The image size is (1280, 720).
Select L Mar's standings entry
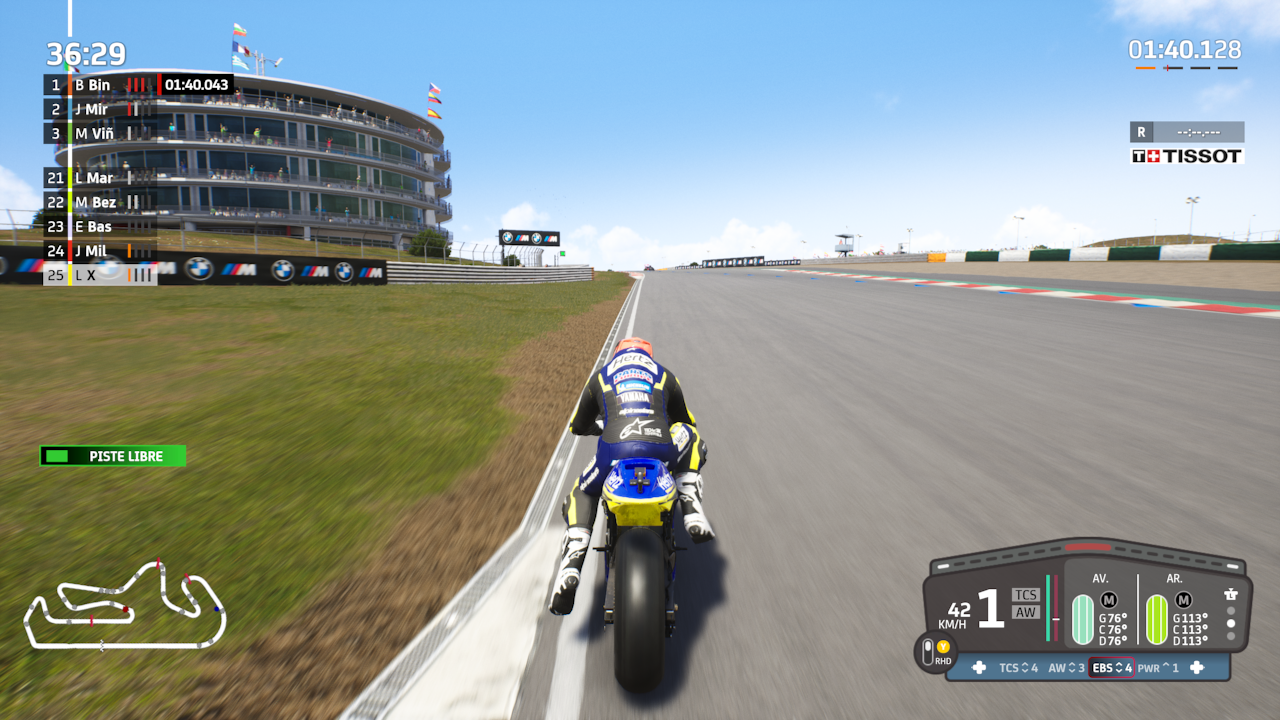[100, 178]
